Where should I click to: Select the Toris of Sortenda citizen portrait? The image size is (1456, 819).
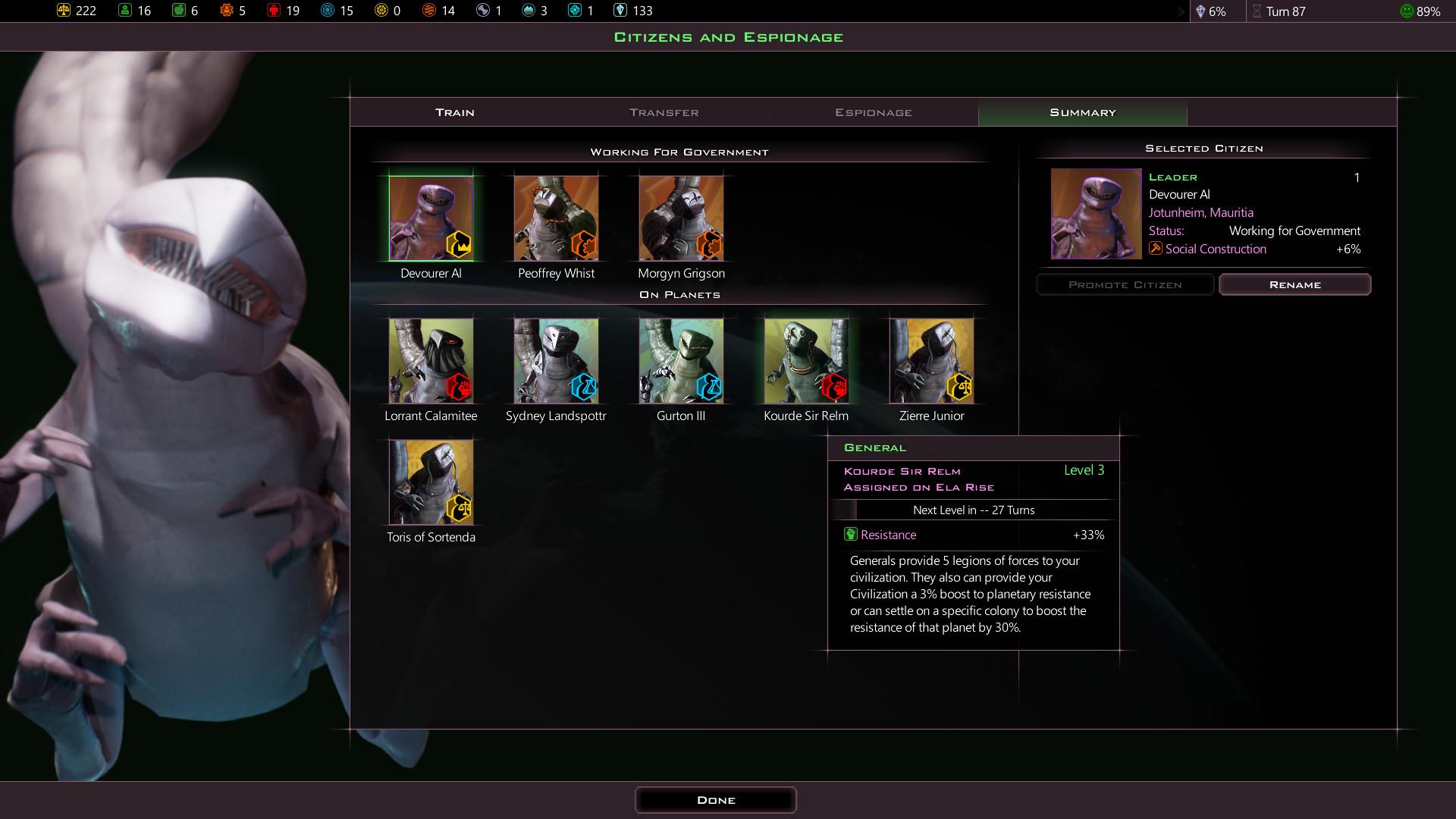click(x=431, y=482)
